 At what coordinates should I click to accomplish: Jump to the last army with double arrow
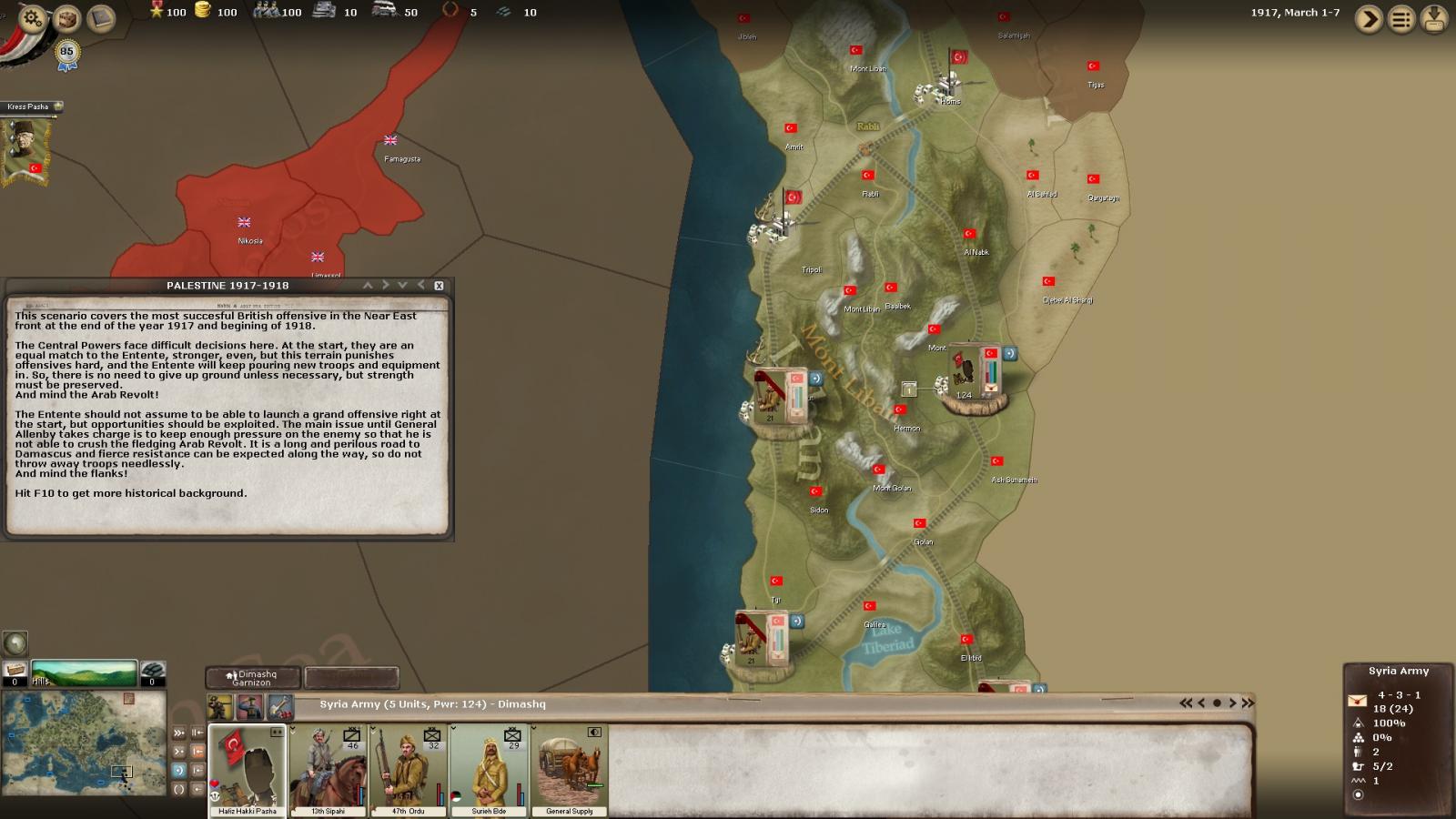(1248, 703)
